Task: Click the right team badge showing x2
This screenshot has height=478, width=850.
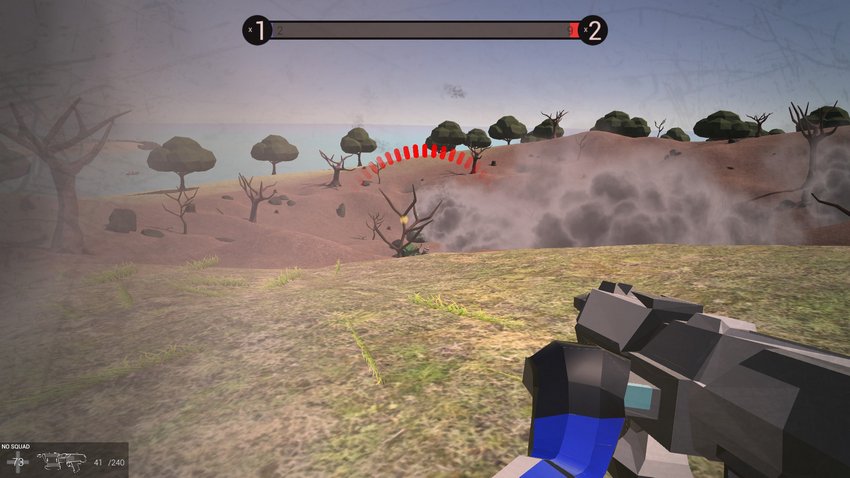Action: click(x=592, y=30)
